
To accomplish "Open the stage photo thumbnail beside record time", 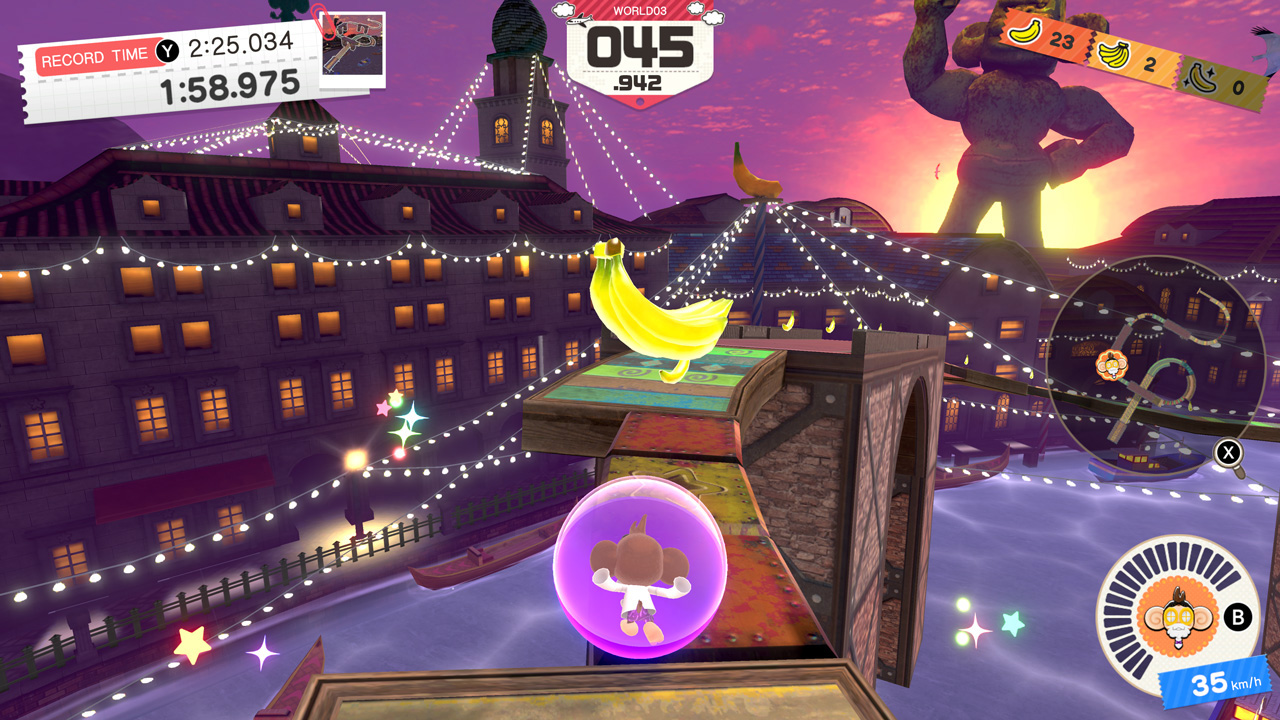I will 352,46.
